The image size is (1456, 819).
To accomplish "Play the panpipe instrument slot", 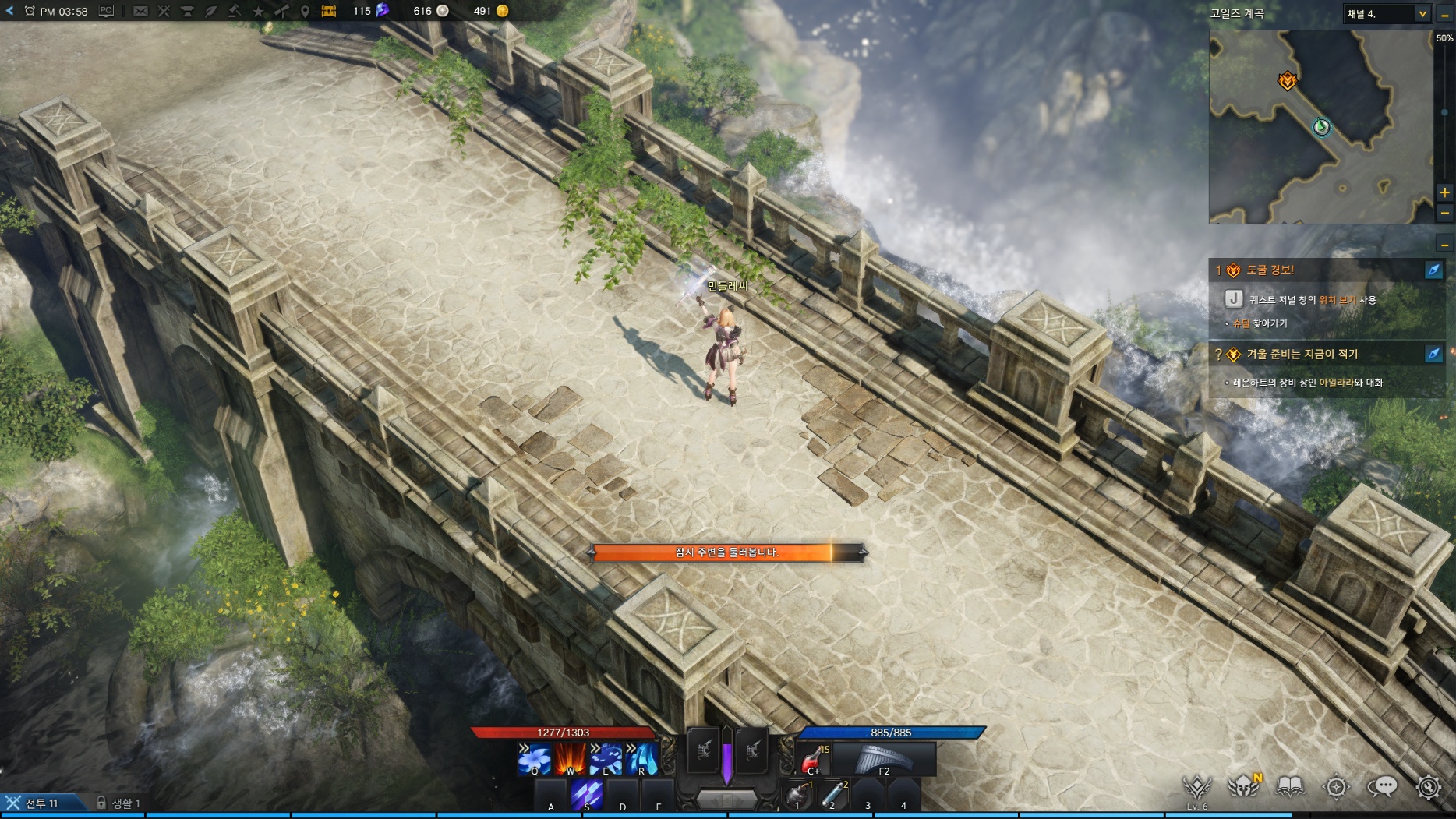I will (x=884, y=759).
